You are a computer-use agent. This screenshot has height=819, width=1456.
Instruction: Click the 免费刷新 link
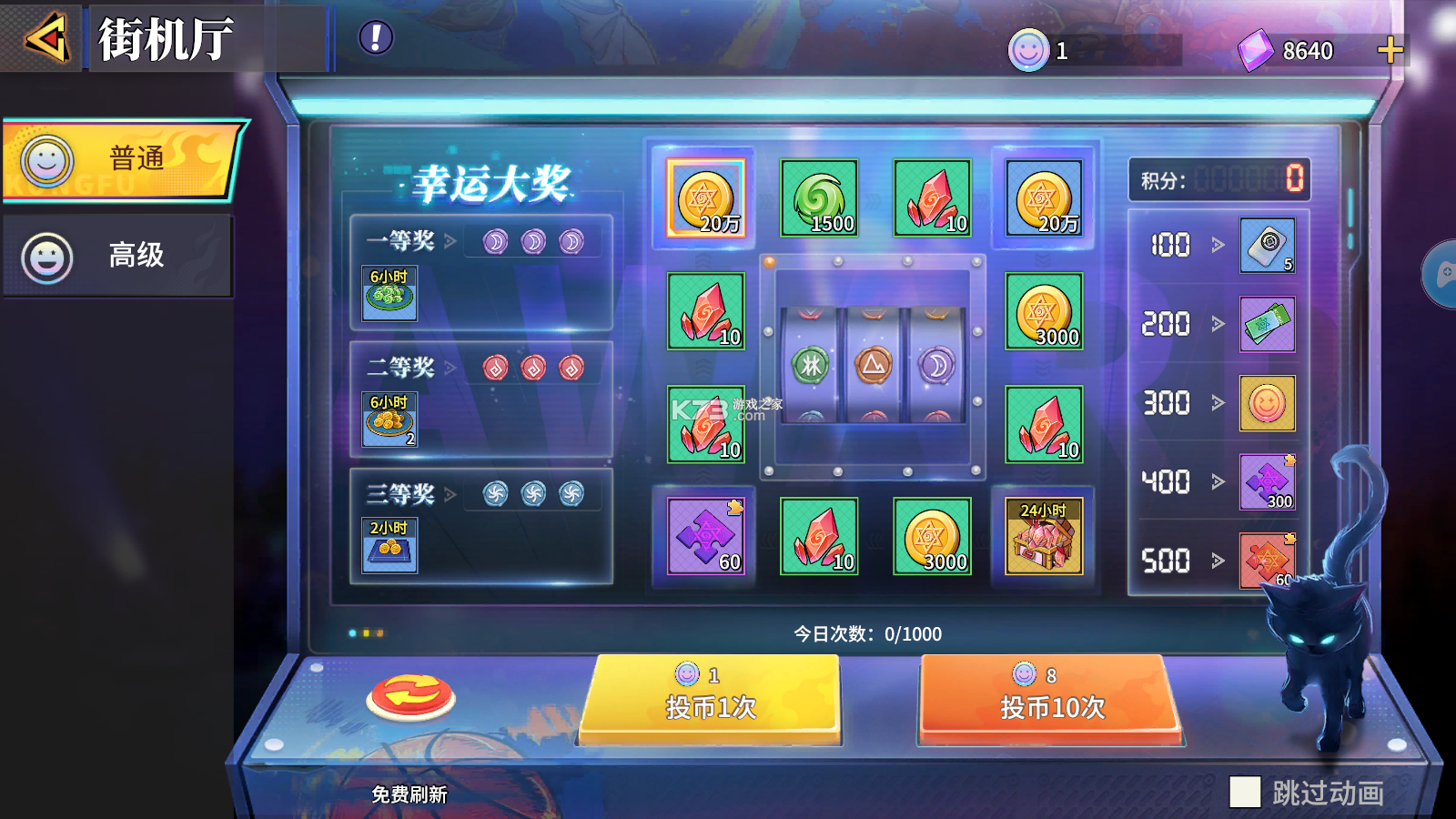click(411, 794)
